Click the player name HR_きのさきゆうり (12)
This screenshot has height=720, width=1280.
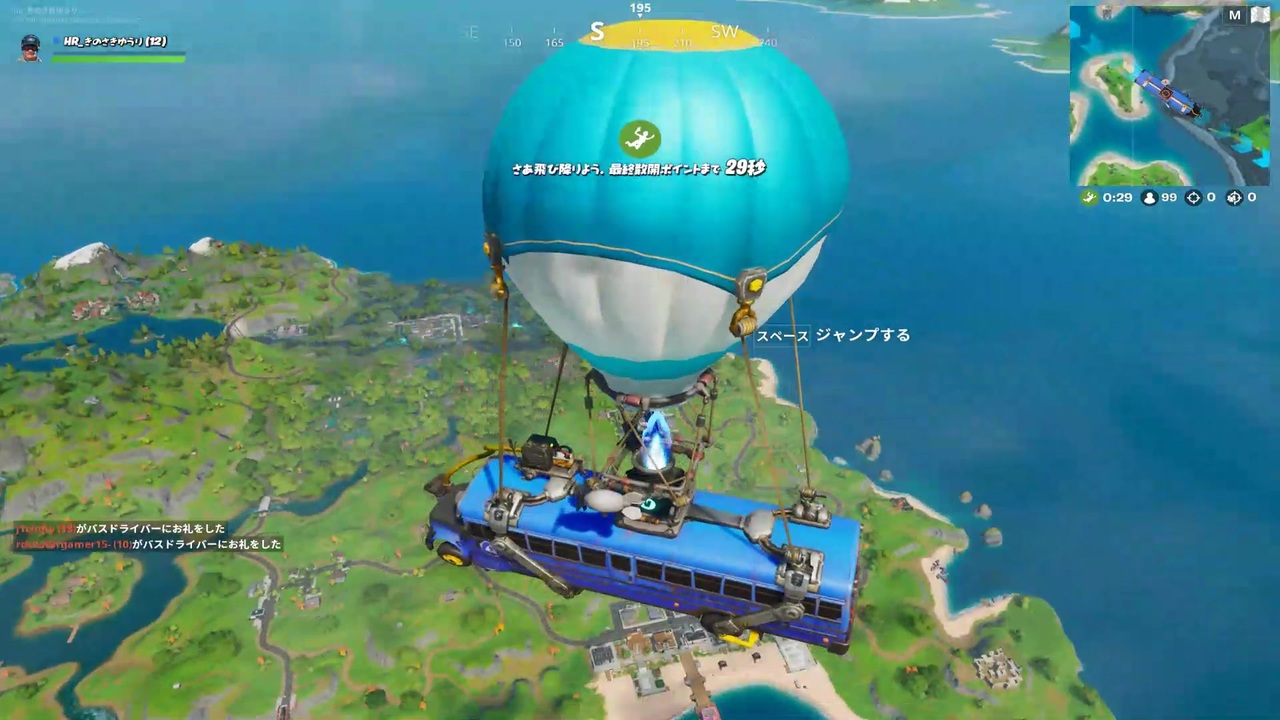[x=113, y=41]
